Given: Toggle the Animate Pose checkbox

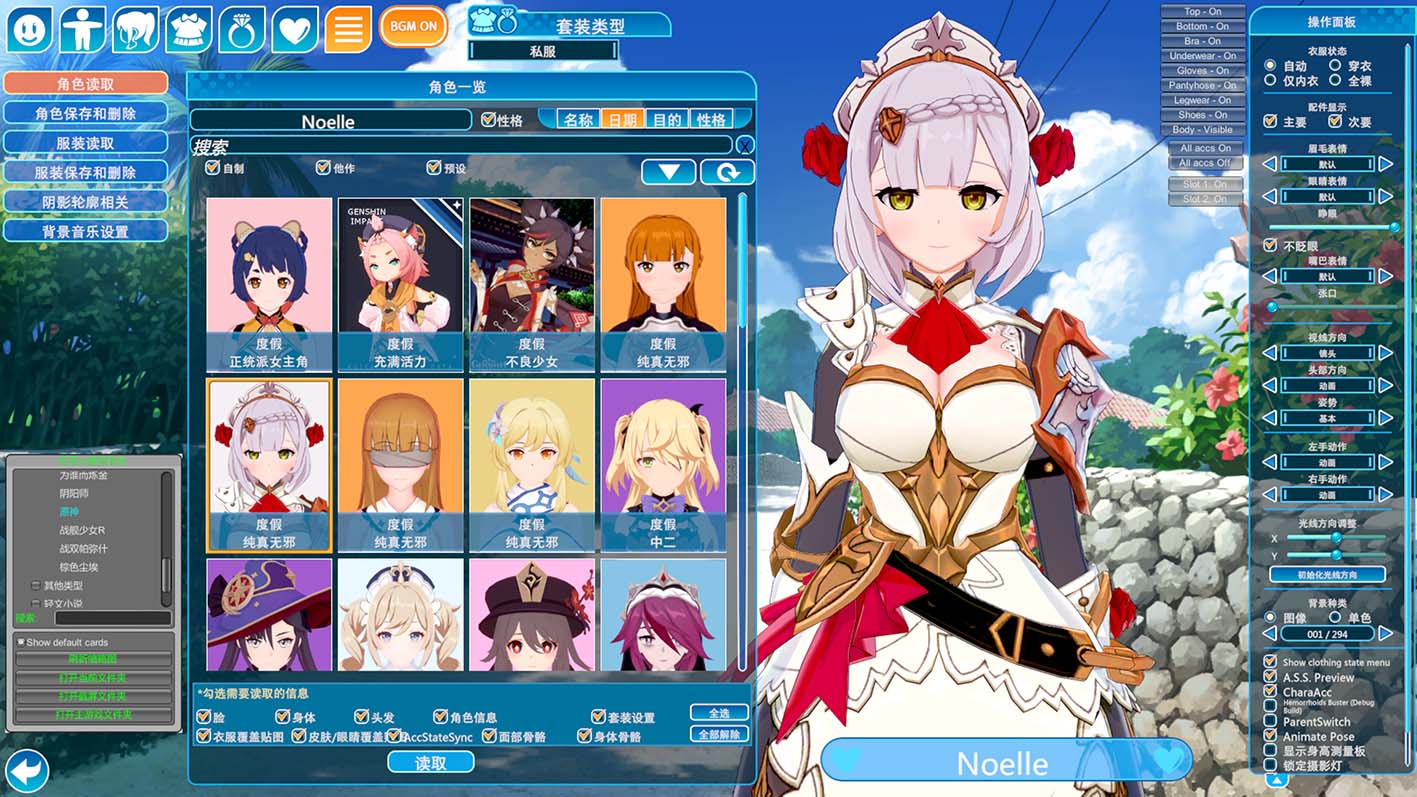Looking at the screenshot, I should pyautogui.click(x=1271, y=736).
